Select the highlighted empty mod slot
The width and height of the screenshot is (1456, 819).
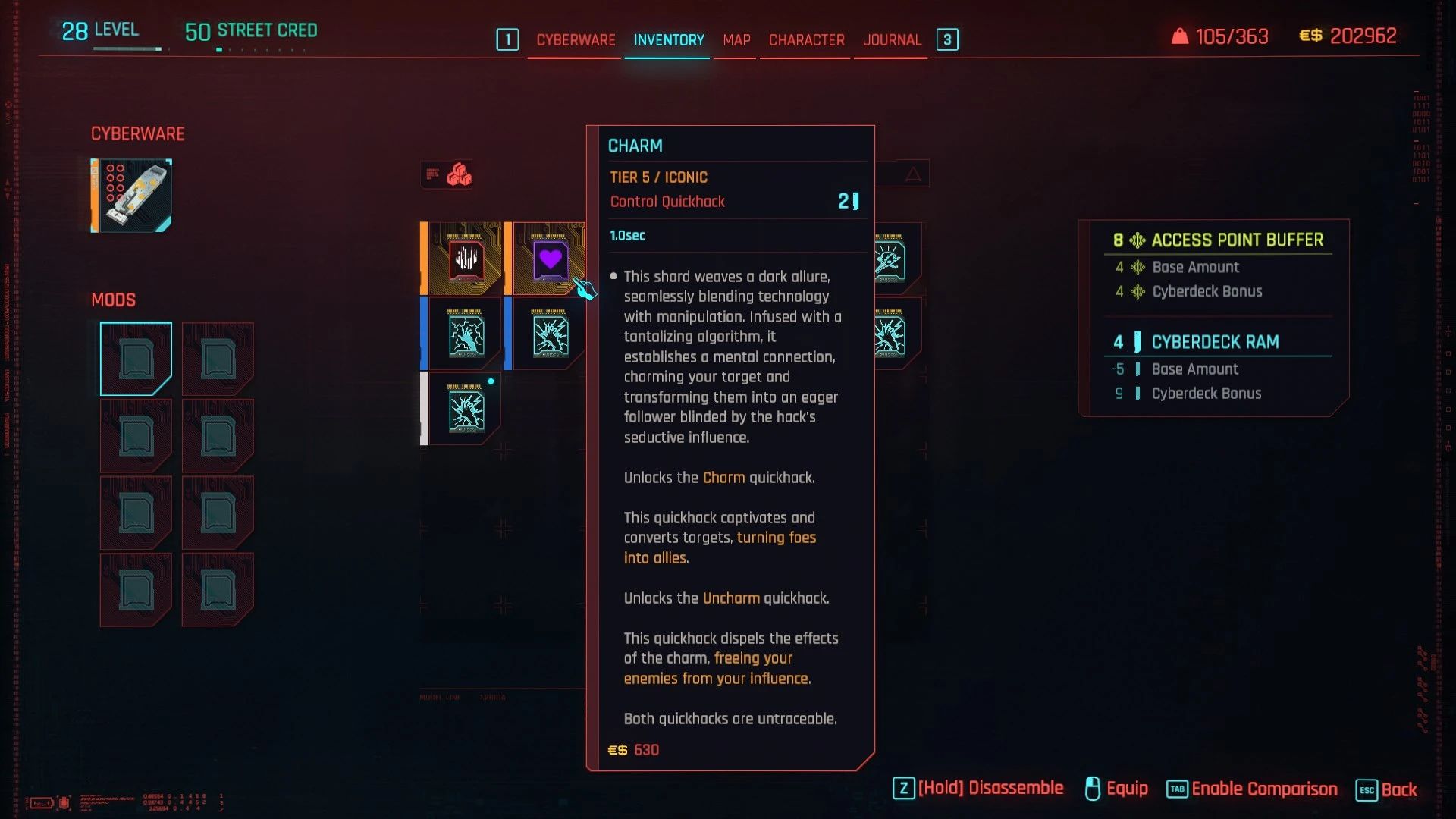point(135,358)
